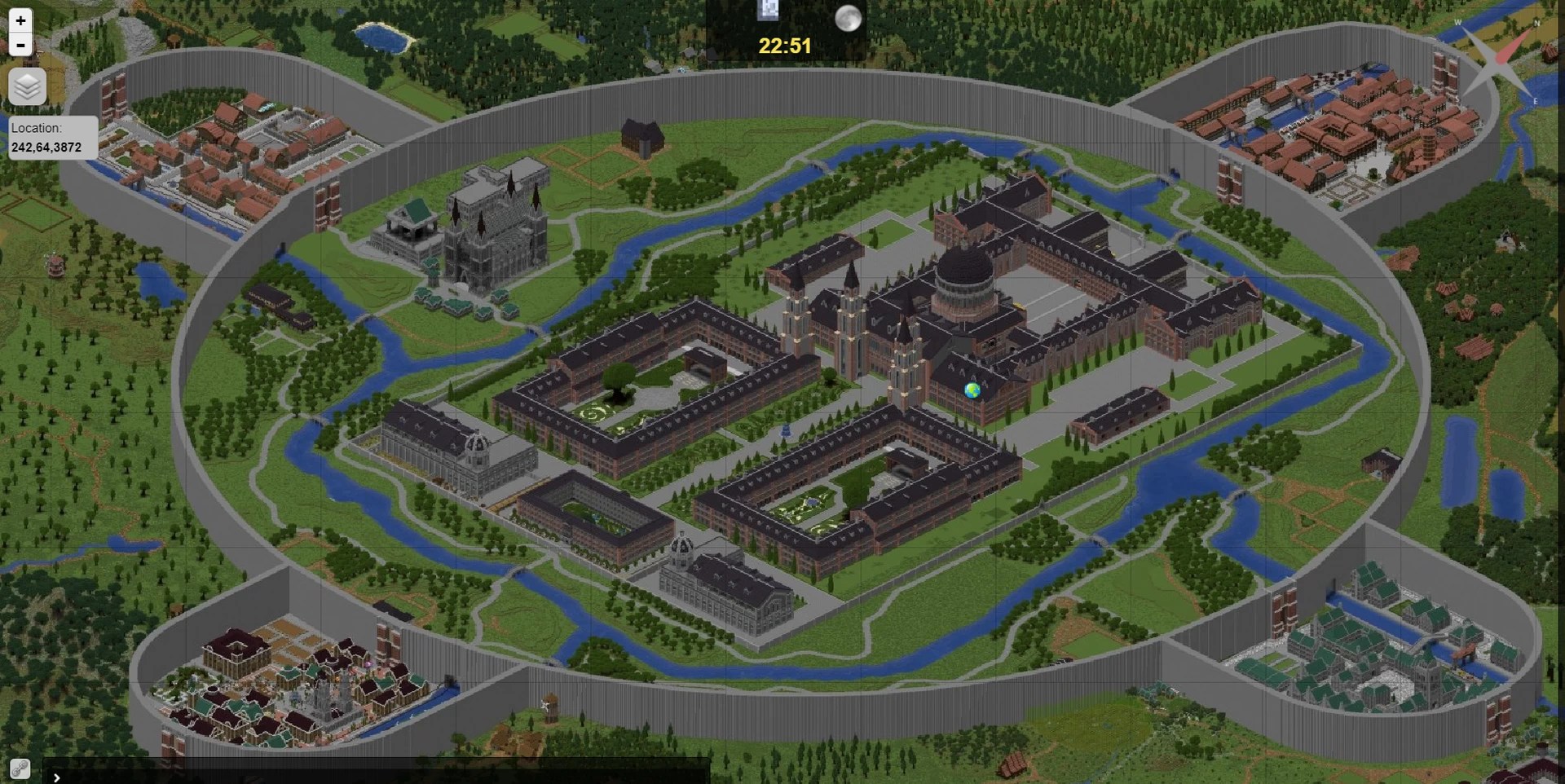Click the moon phase indicator

pyautogui.click(x=848, y=18)
